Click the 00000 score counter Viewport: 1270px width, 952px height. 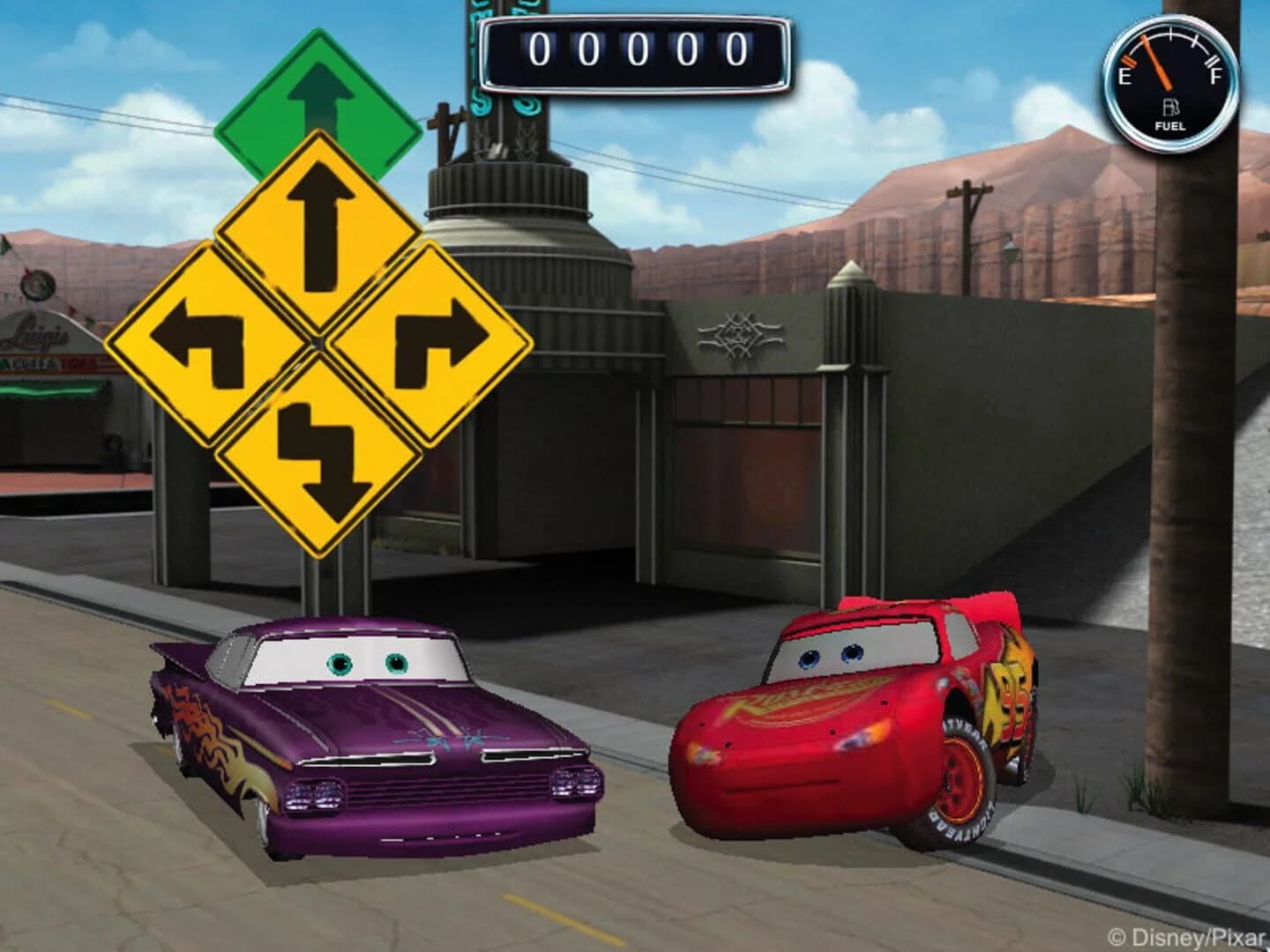tap(633, 50)
